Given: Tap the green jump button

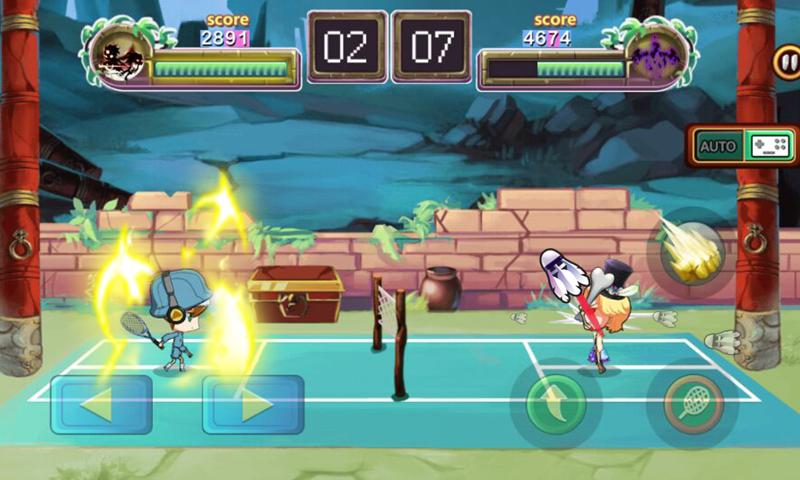Looking at the screenshot, I should click(x=555, y=404).
